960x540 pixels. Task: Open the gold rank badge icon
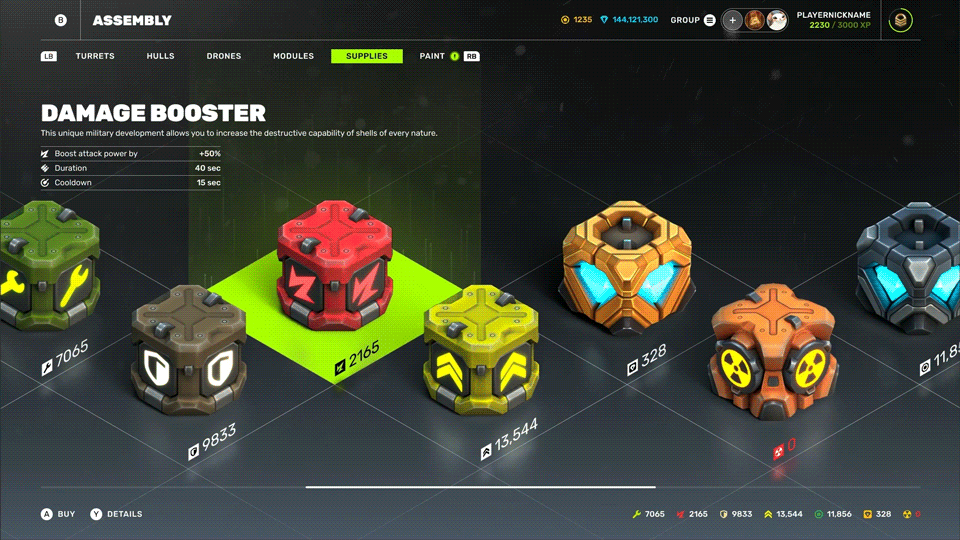point(901,20)
